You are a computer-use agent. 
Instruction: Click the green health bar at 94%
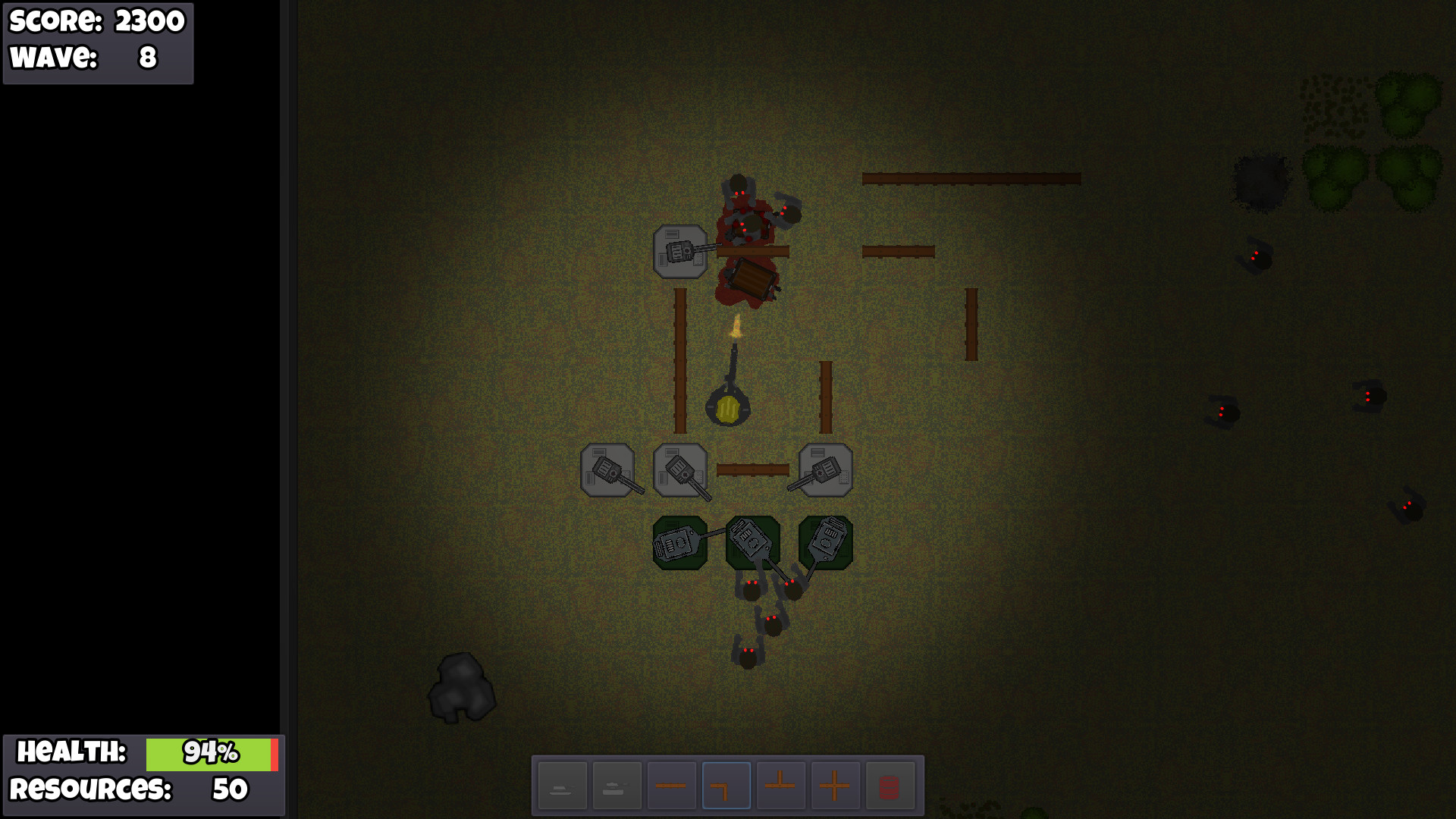209,753
